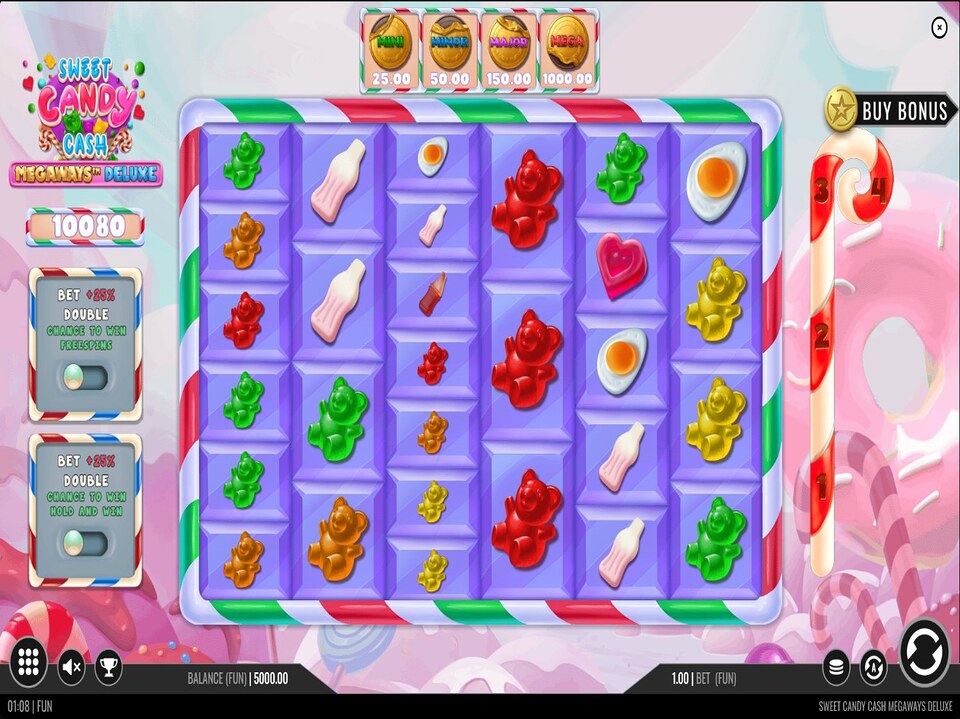This screenshot has height=719, width=960.
Task: Open the trophy achievements icon
Action: pyautogui.click(x=109, y=667)
